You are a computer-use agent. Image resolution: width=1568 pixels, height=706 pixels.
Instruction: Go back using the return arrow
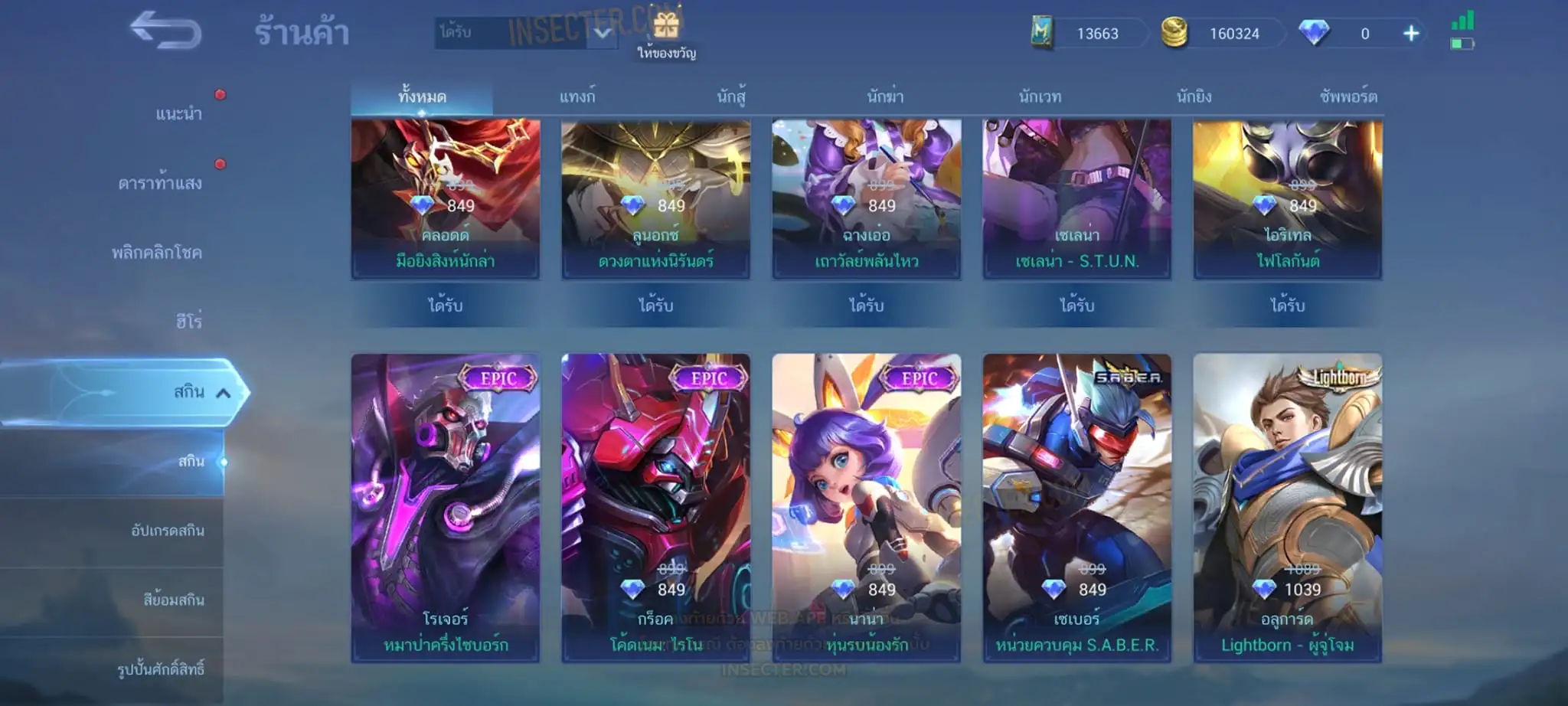(165, 31)
